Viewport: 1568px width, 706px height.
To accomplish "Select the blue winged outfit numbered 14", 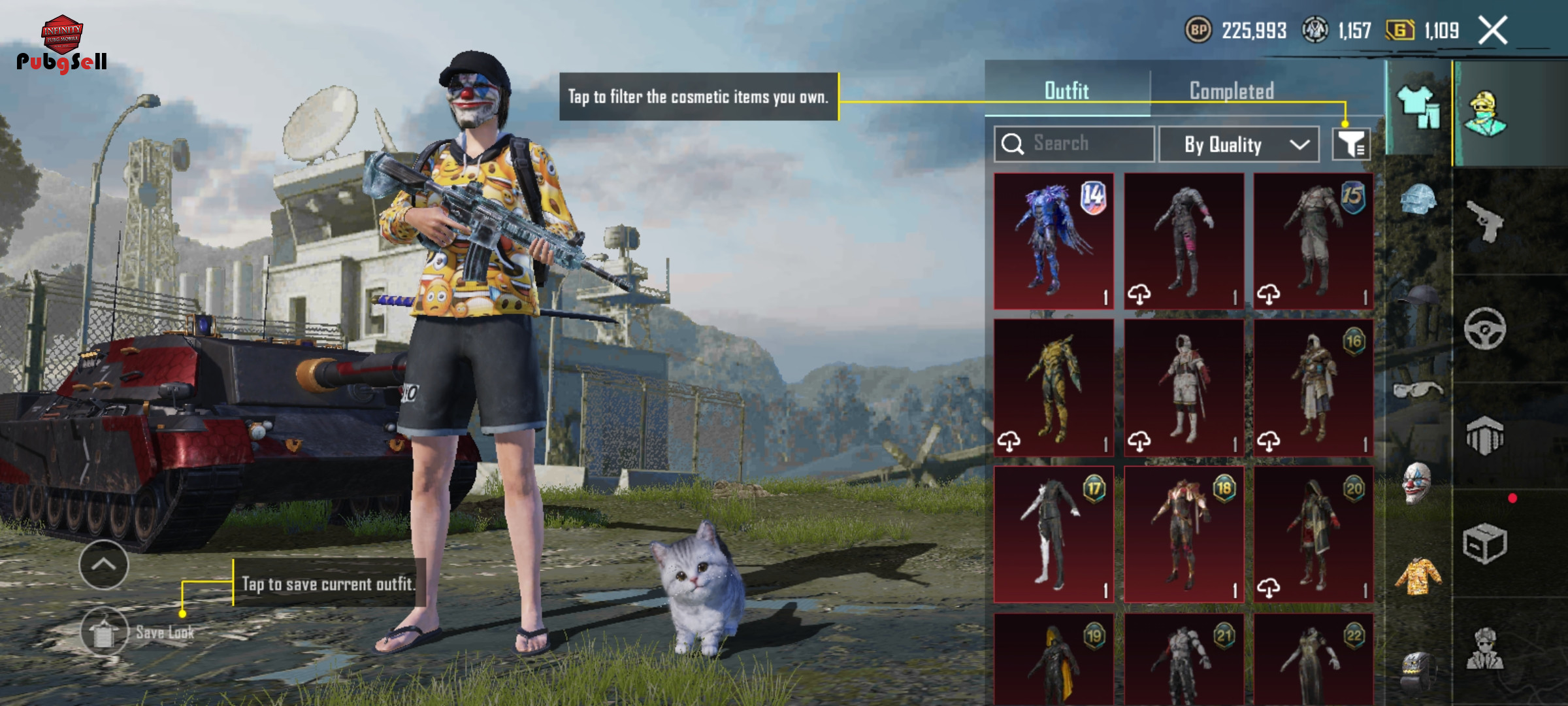I will point(1053,241).
